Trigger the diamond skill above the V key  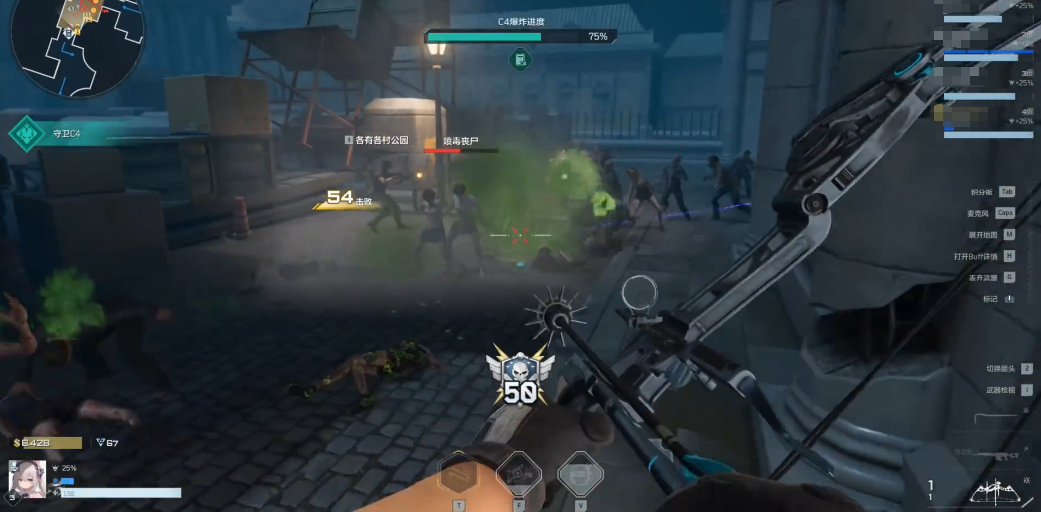tap(580, 474)
